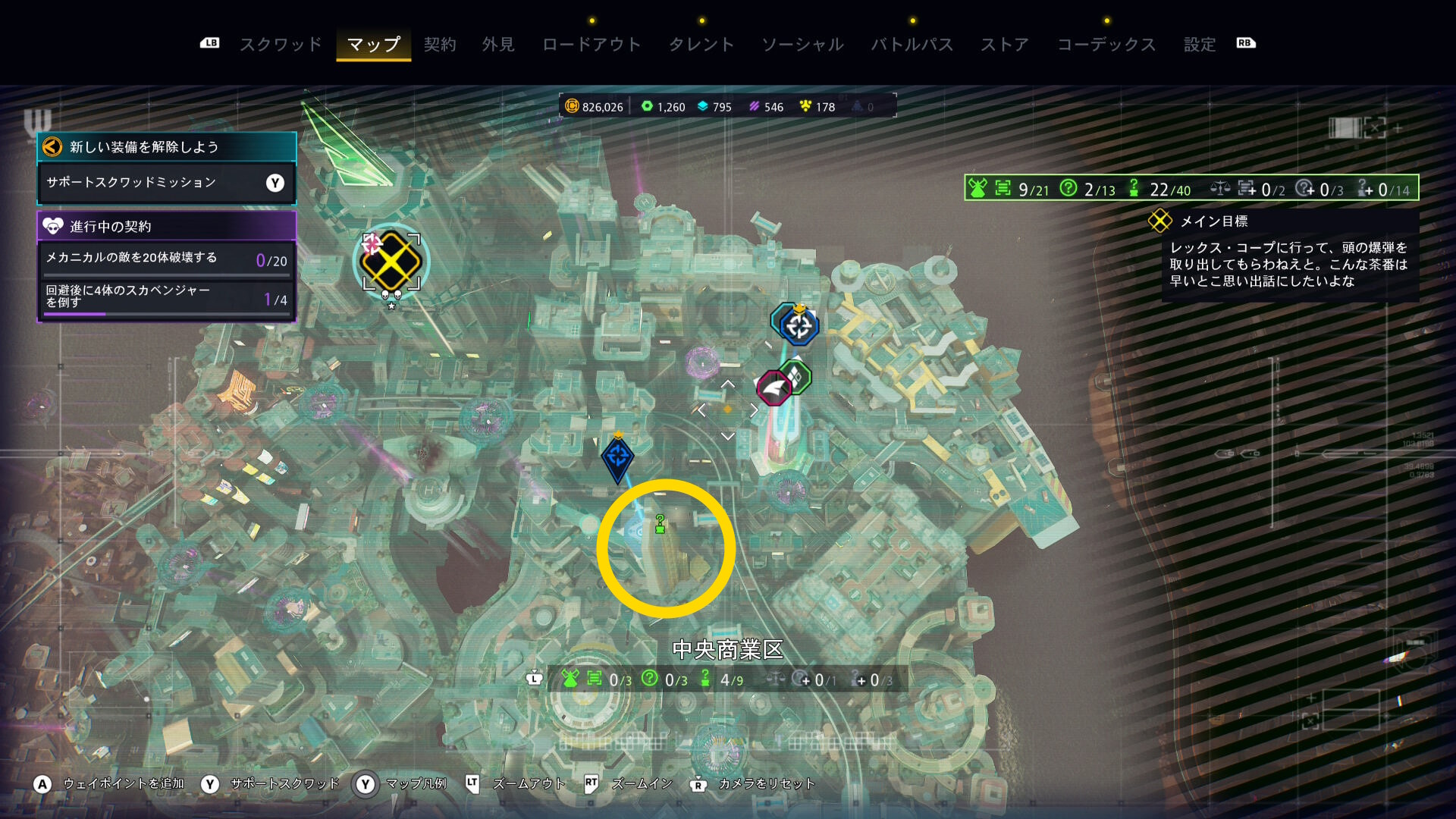Image resolution: width=1456 pixels, height=819 pixels.
Task: Open the ストア tab
Action: pos(1005,45)
